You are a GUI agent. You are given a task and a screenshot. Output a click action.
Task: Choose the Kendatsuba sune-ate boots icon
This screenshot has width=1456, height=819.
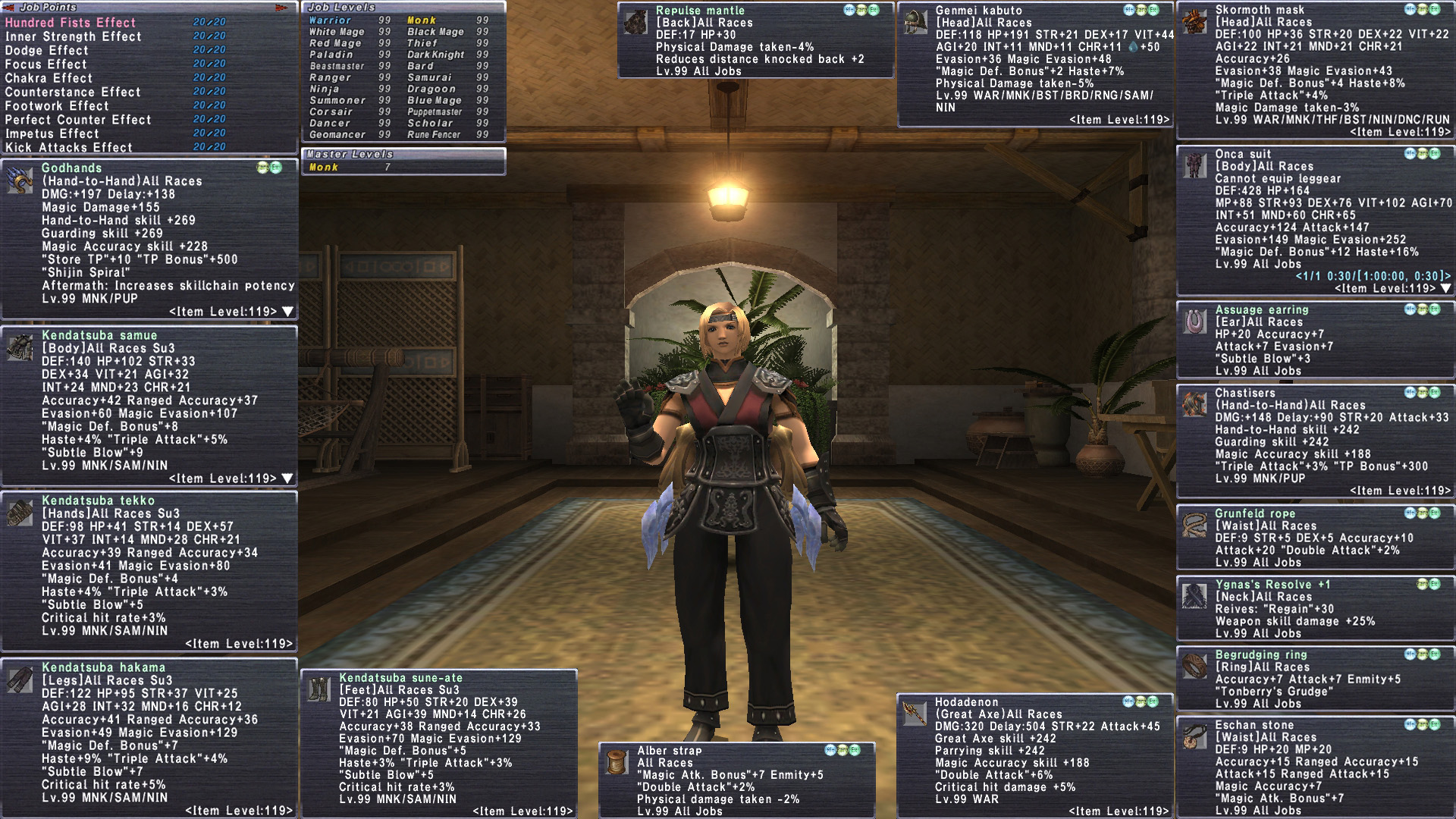click(318, 689)
